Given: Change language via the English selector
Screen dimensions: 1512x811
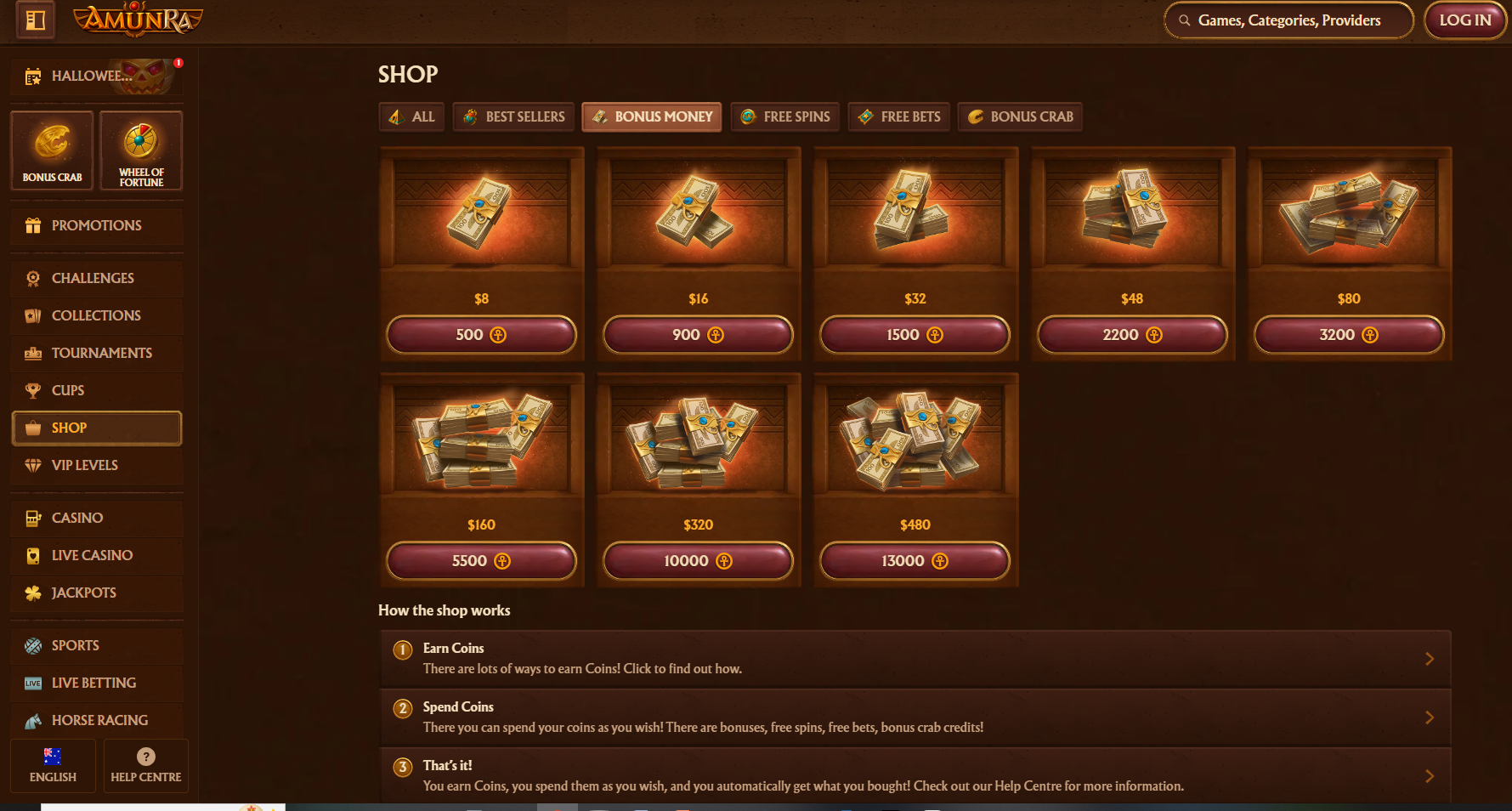Looking at the screenshot, I should pos(53,765).
